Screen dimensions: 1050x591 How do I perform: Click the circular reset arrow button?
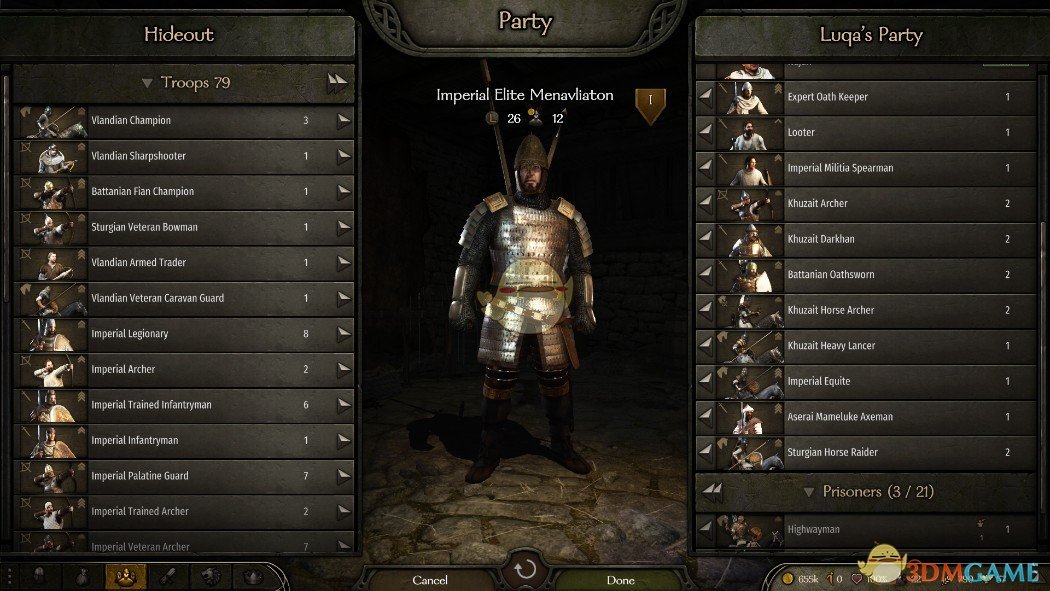525,570
